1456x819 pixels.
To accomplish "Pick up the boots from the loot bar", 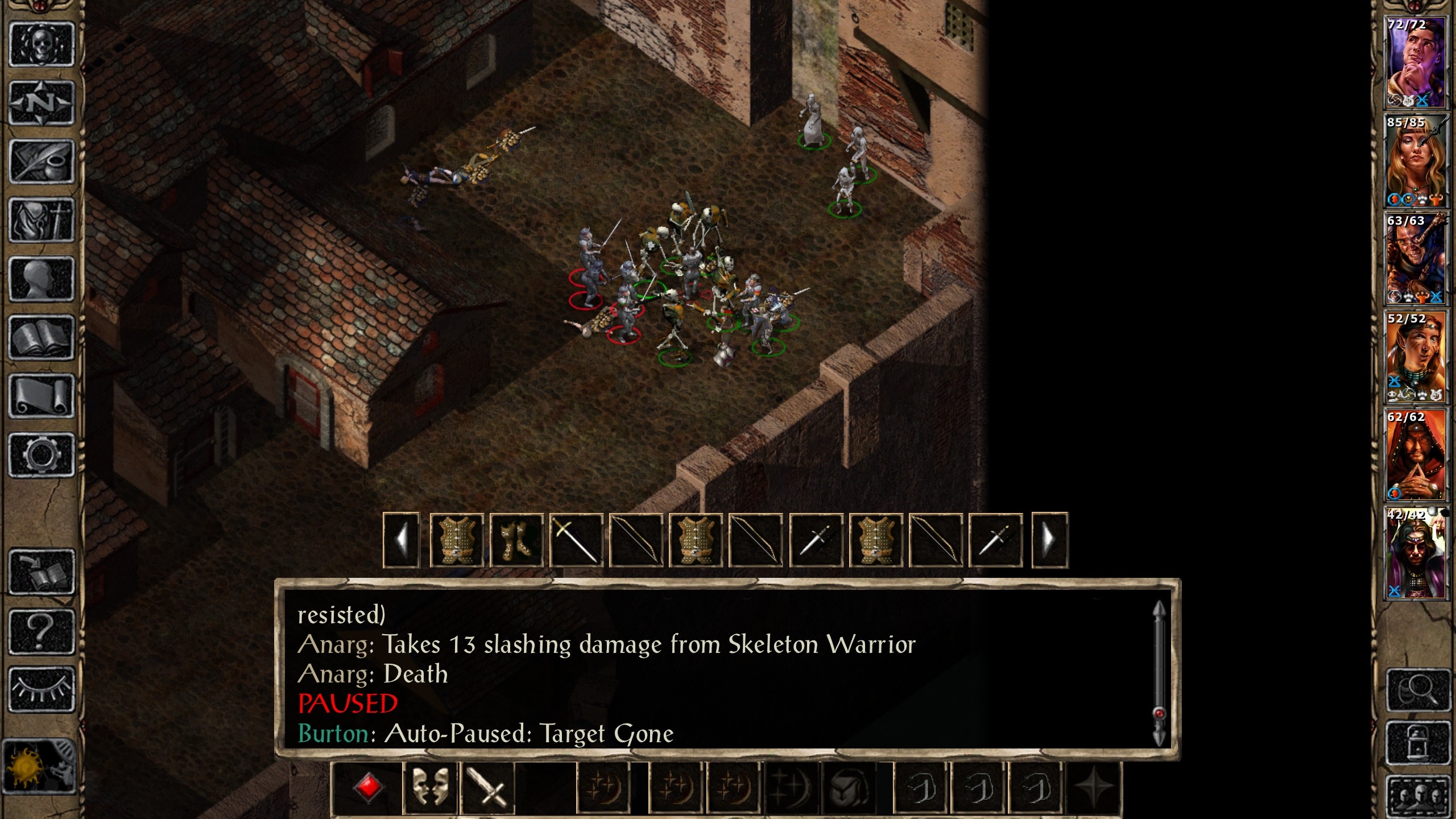I will (x=516, y=540).
